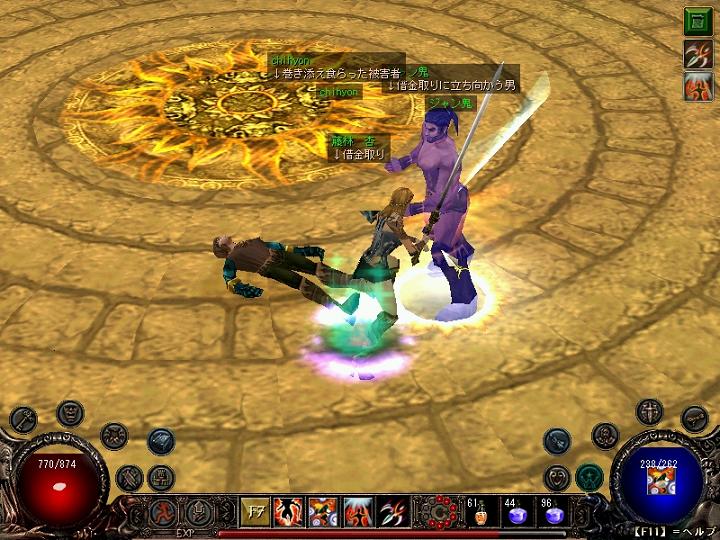Click the face mask round menu button
Image resolution: width=720 pixels, height=540 pixels.
(70, 411)
